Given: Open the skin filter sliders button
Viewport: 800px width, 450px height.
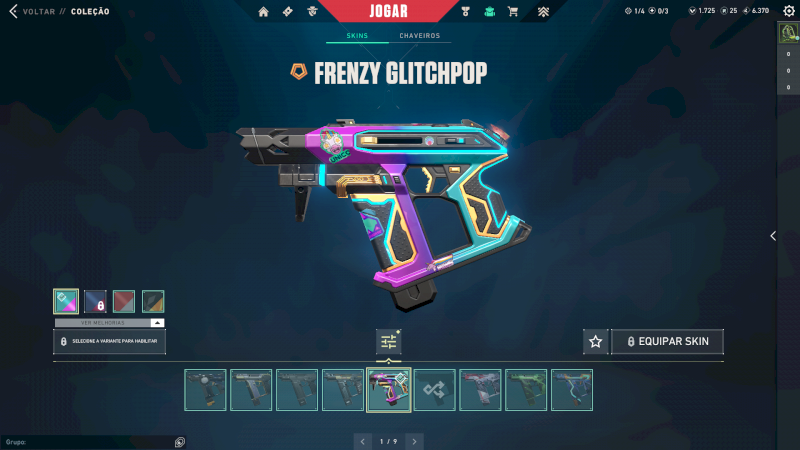Looking at the screenshot, I should coord(389,342).
